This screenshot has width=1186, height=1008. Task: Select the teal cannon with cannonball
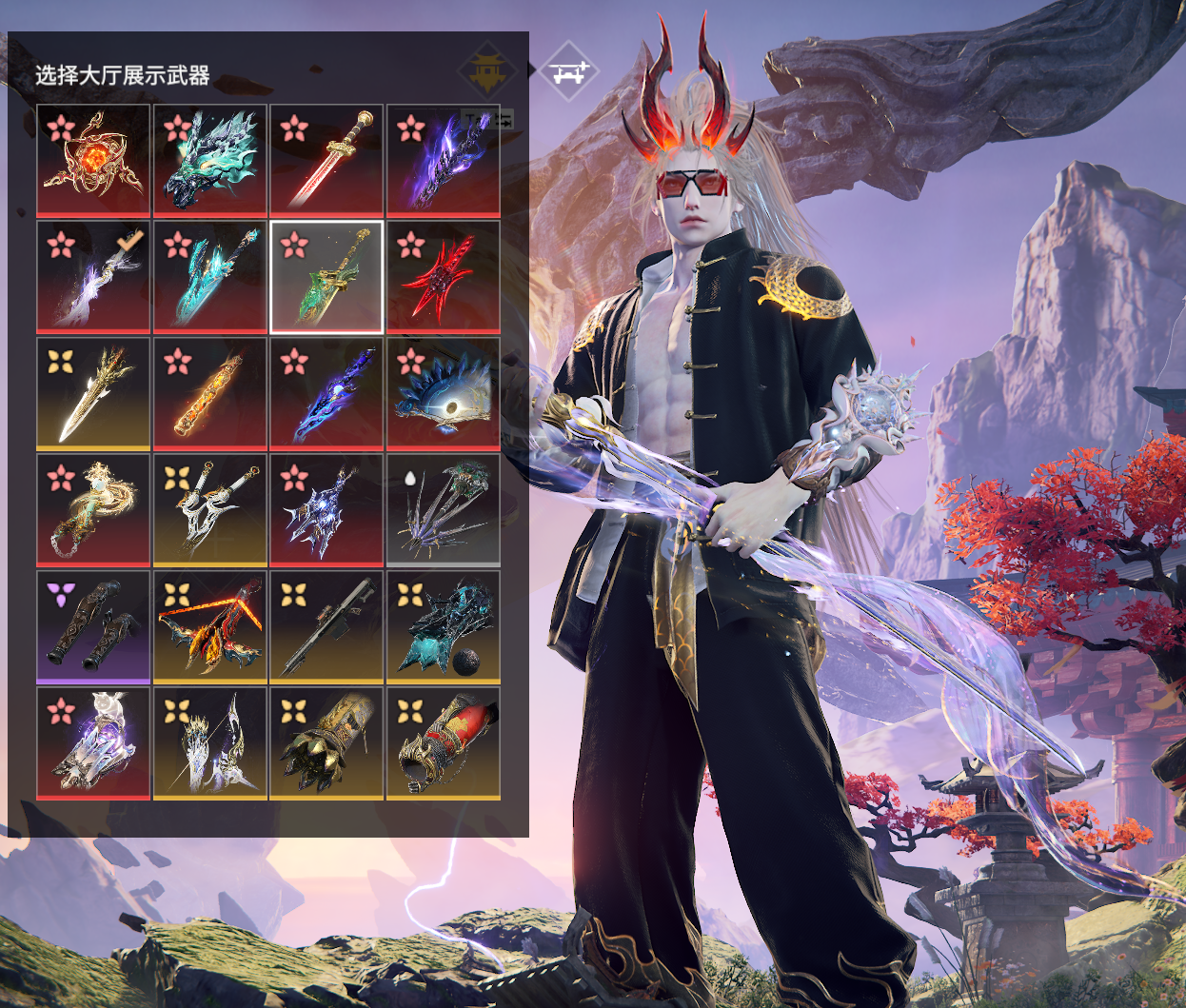point(444,627)
